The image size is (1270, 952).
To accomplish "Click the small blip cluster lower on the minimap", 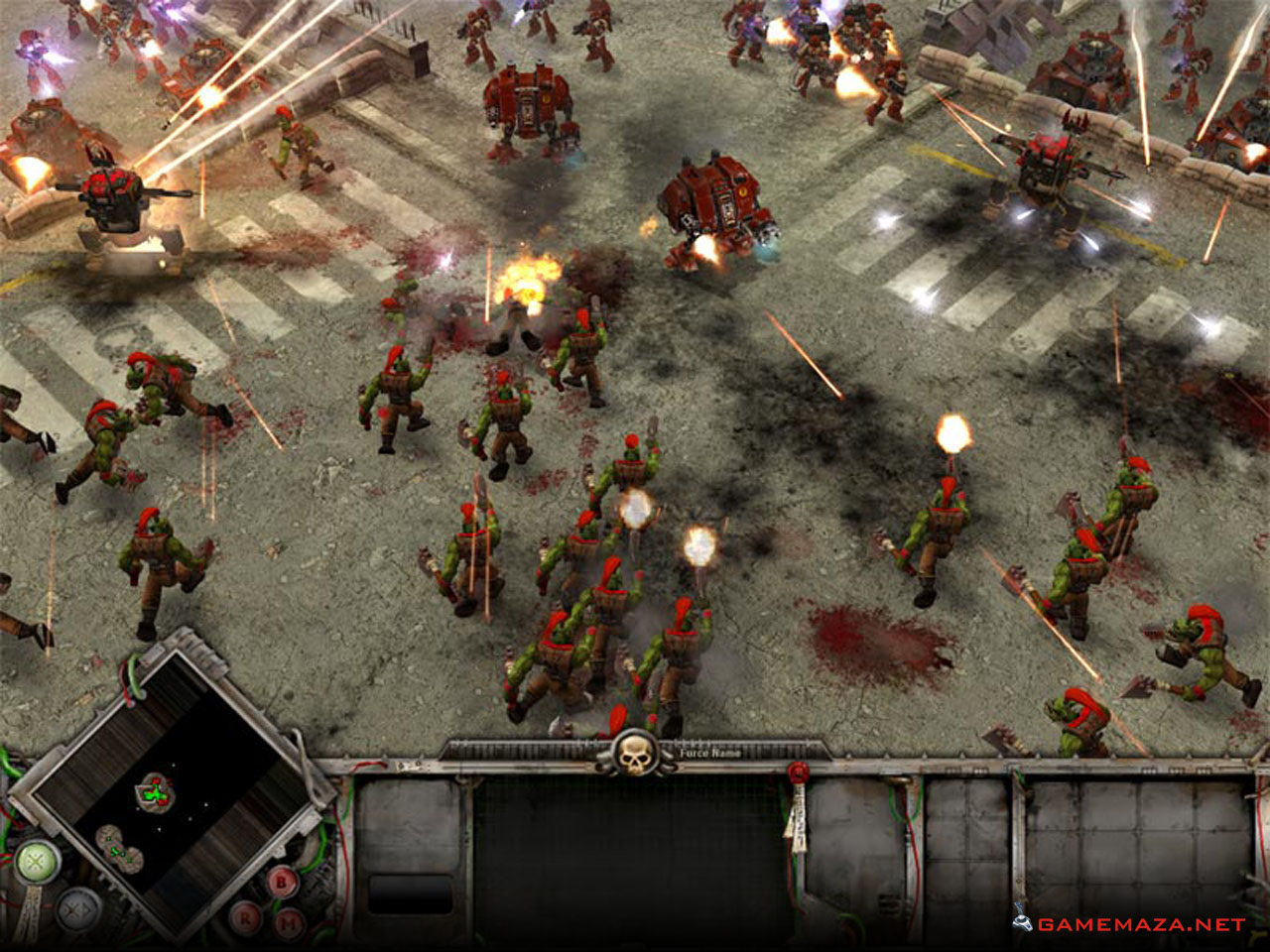I will pos(117,850).
